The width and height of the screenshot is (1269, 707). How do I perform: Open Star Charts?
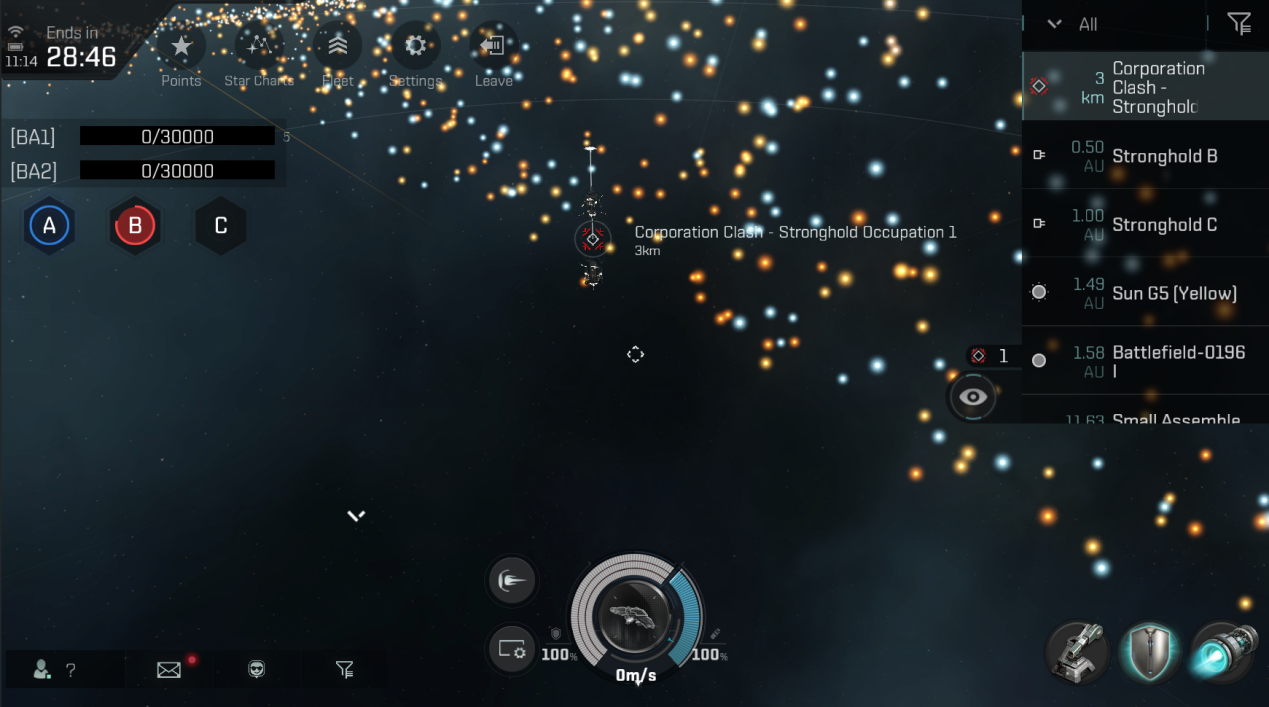(259, 47)
